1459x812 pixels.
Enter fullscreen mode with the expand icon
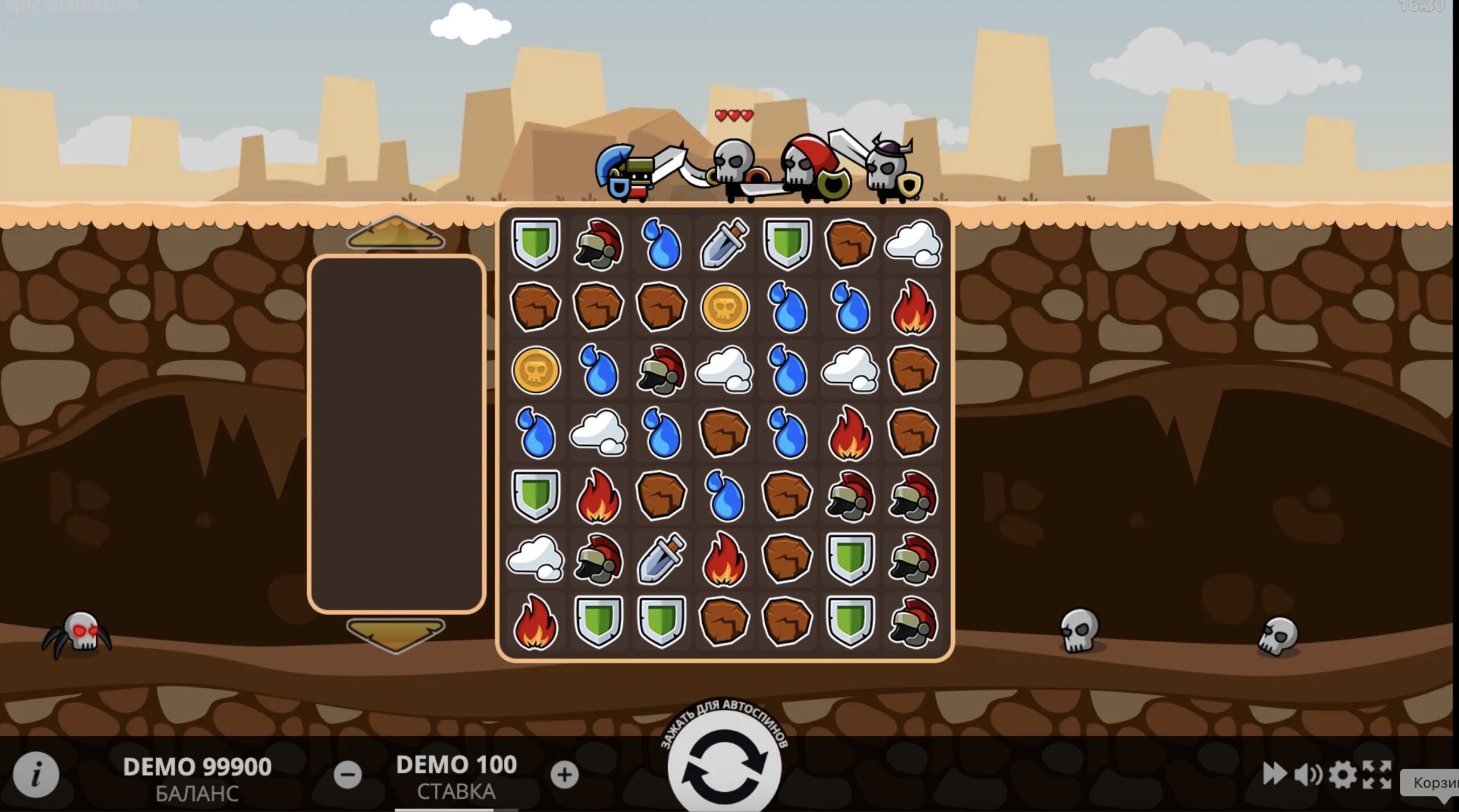coord(1377,774)
